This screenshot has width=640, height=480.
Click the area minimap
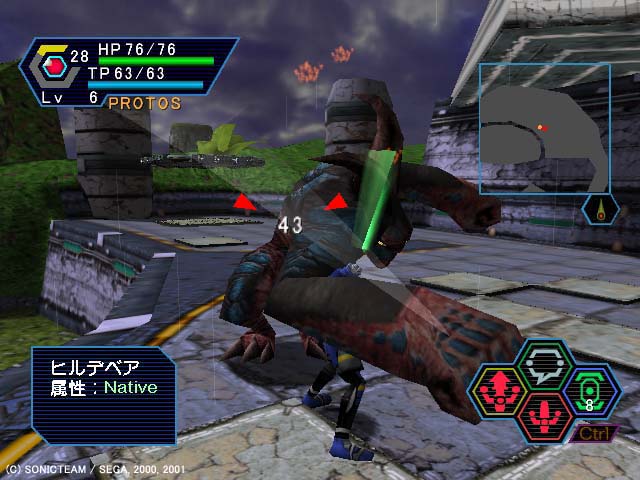click(x=544, y=128)
